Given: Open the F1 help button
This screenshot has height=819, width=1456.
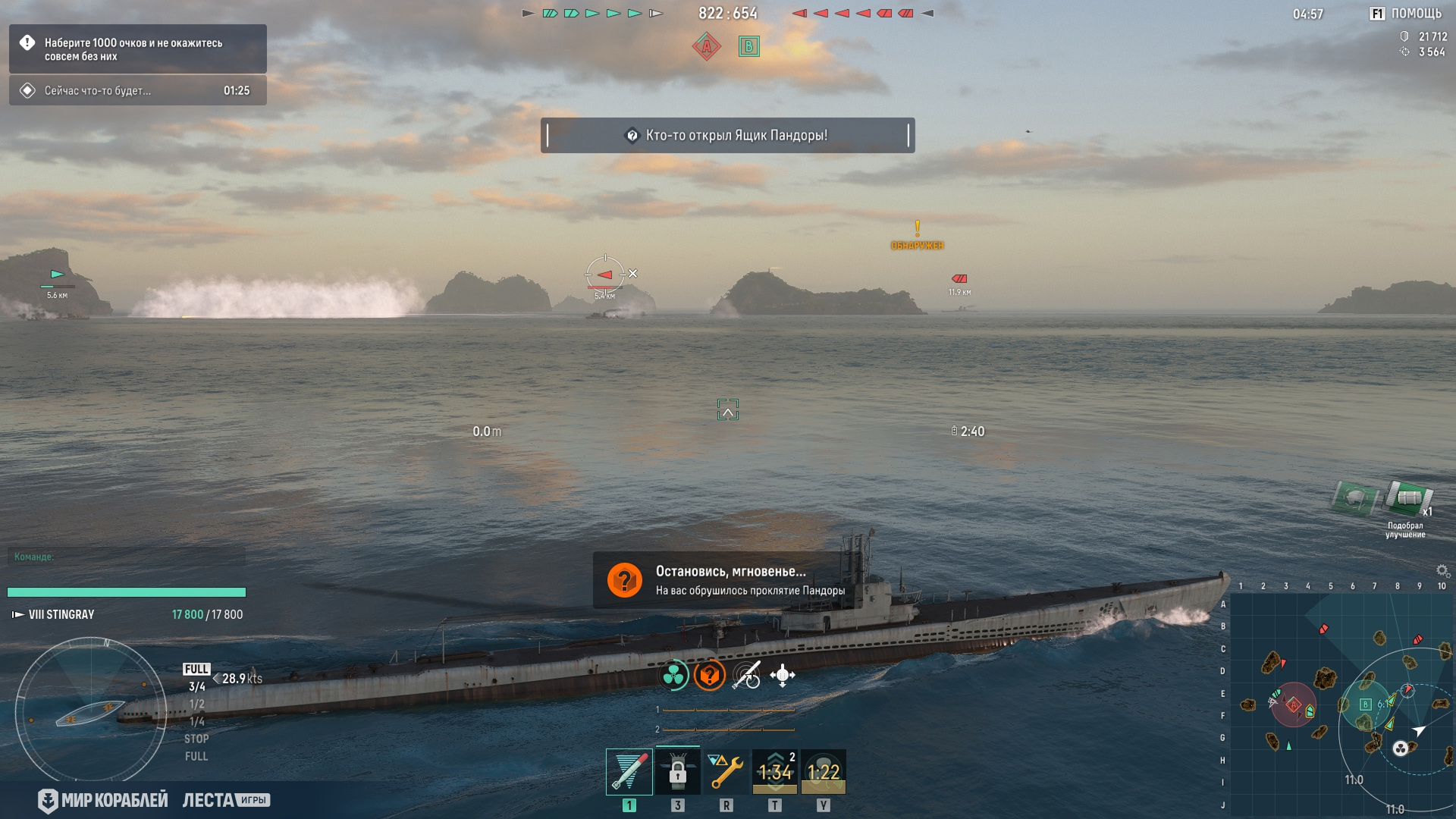Looking at the screenshot, I should click(1405, 14).
